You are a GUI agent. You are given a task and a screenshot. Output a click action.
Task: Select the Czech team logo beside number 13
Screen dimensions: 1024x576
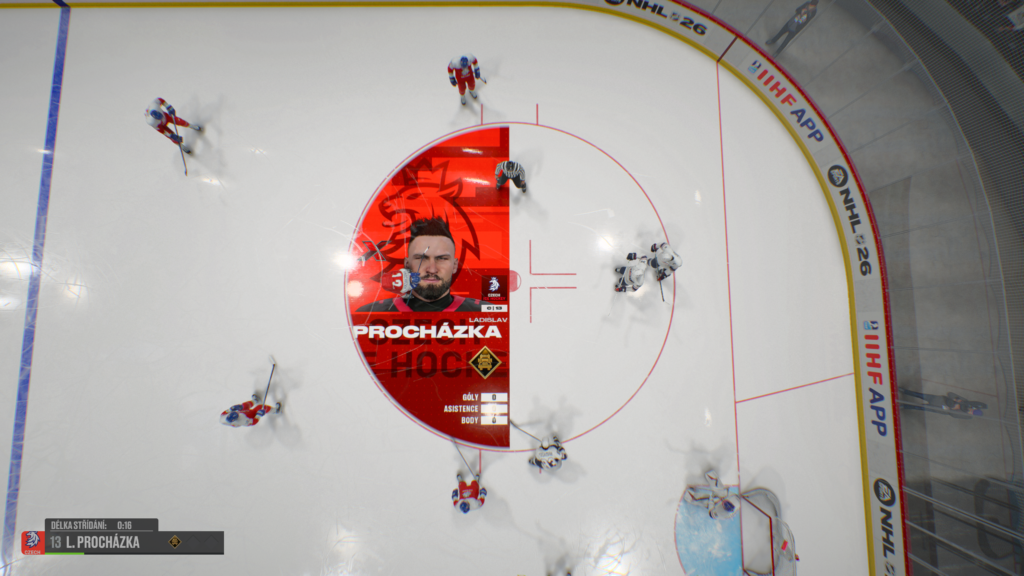pyautogui.click(x=33, y=543)
